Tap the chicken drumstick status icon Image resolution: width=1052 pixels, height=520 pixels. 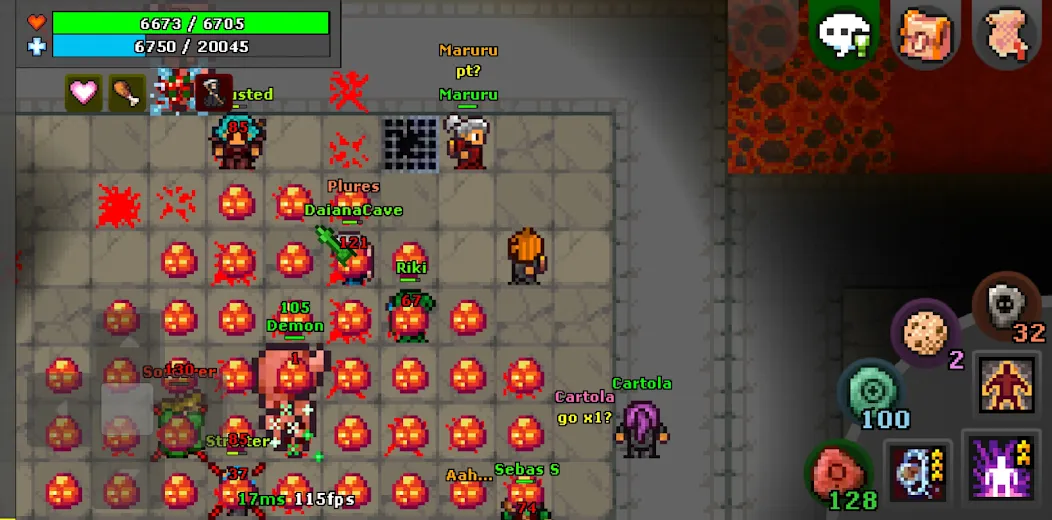coord(127,92)
